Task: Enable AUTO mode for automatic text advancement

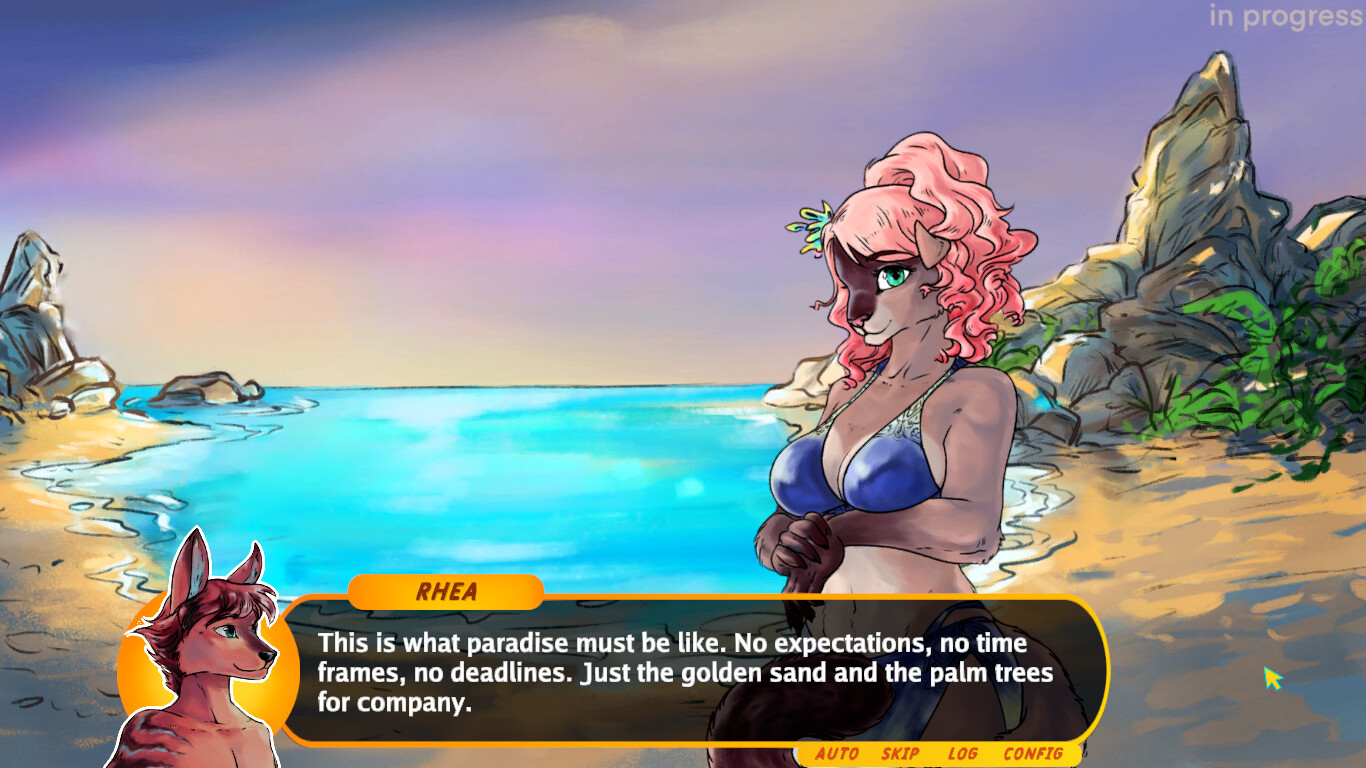Action: (840, 755)
